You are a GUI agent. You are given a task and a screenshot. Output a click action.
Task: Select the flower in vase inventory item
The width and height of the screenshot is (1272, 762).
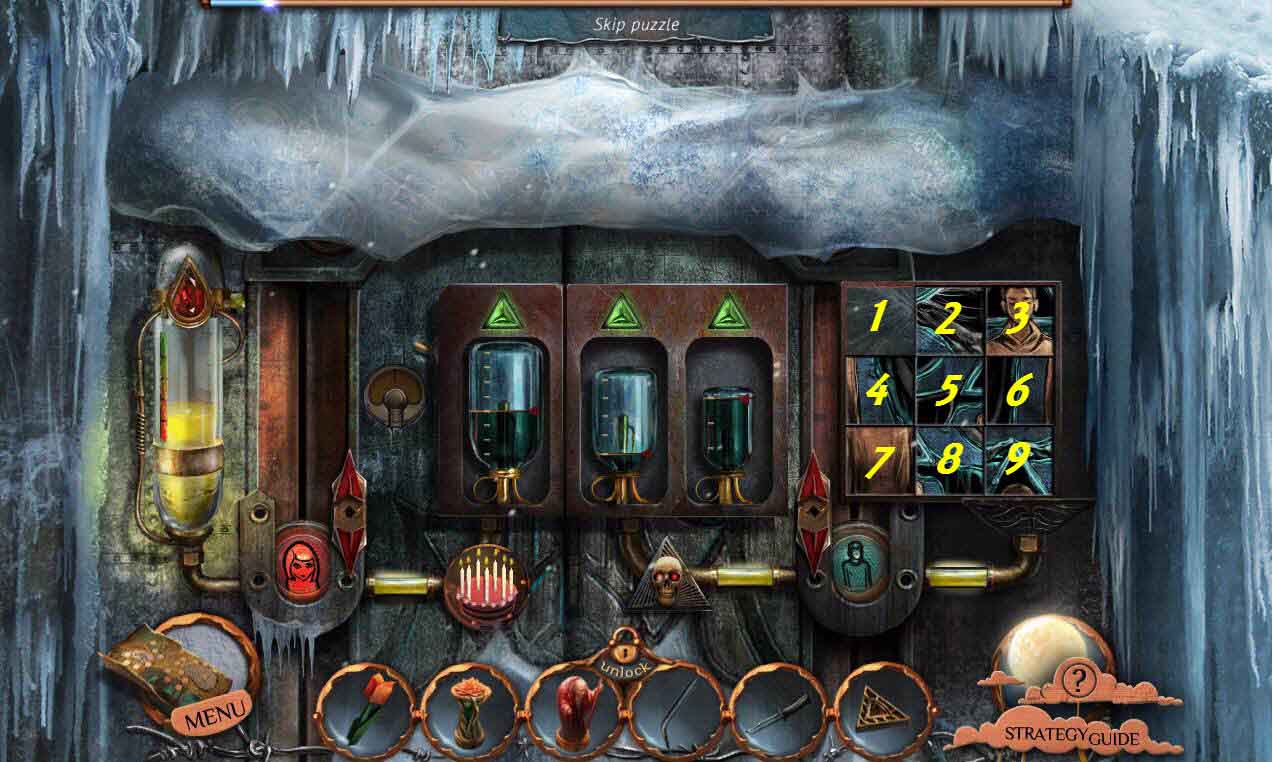pos(467,712)
